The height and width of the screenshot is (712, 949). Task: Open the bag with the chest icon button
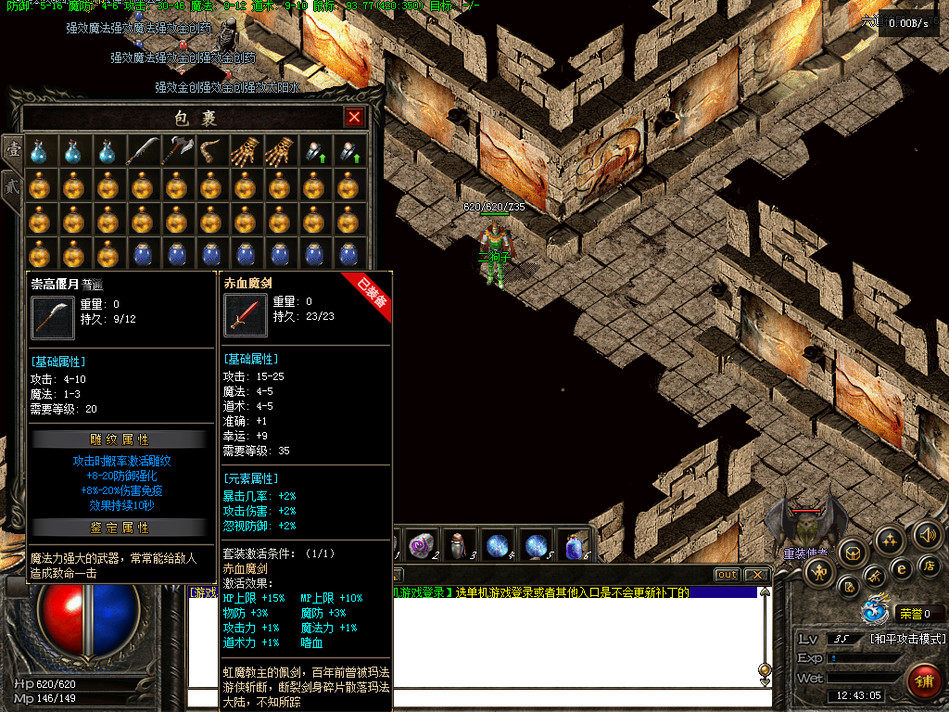tap(852, 552)
